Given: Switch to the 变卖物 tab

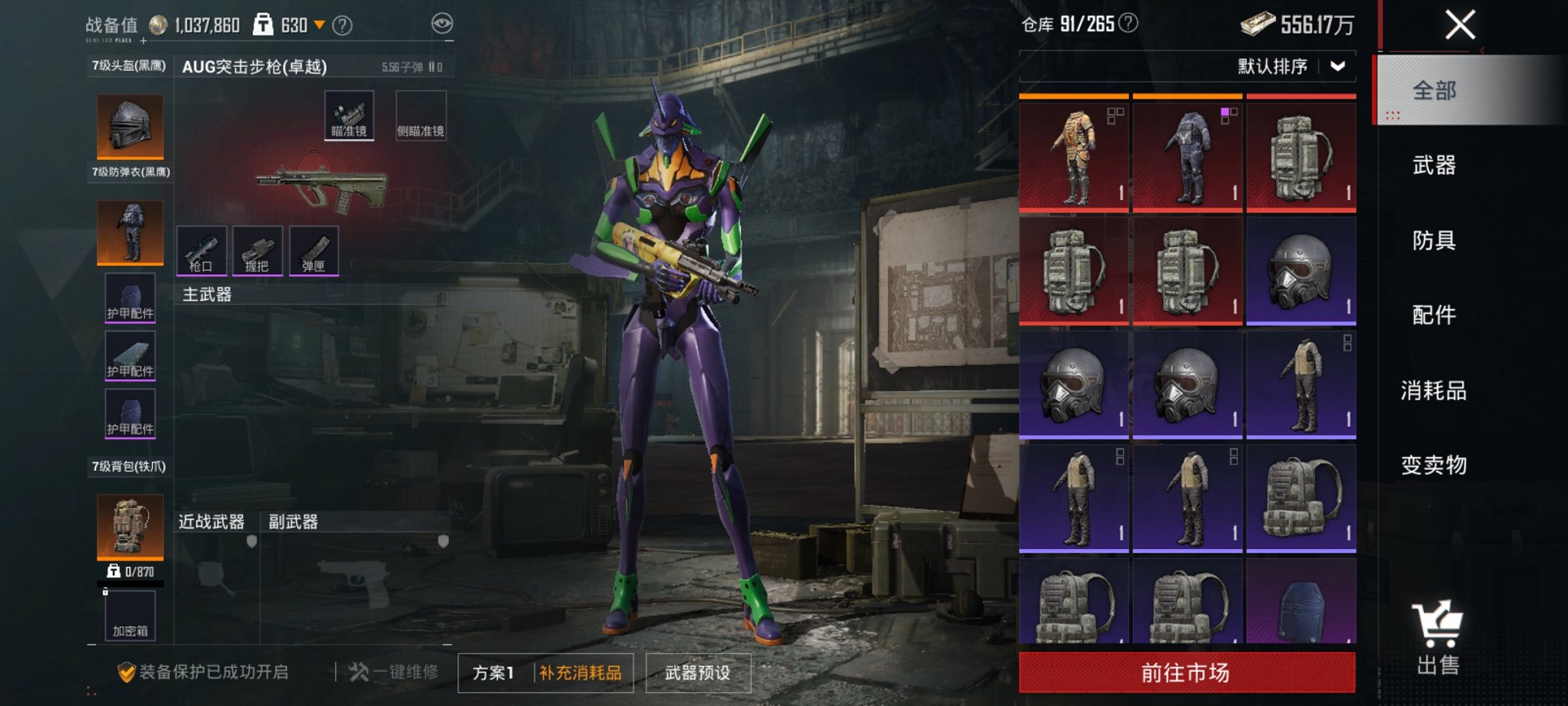Looking at the screenshot, I should pos(1433,465).
